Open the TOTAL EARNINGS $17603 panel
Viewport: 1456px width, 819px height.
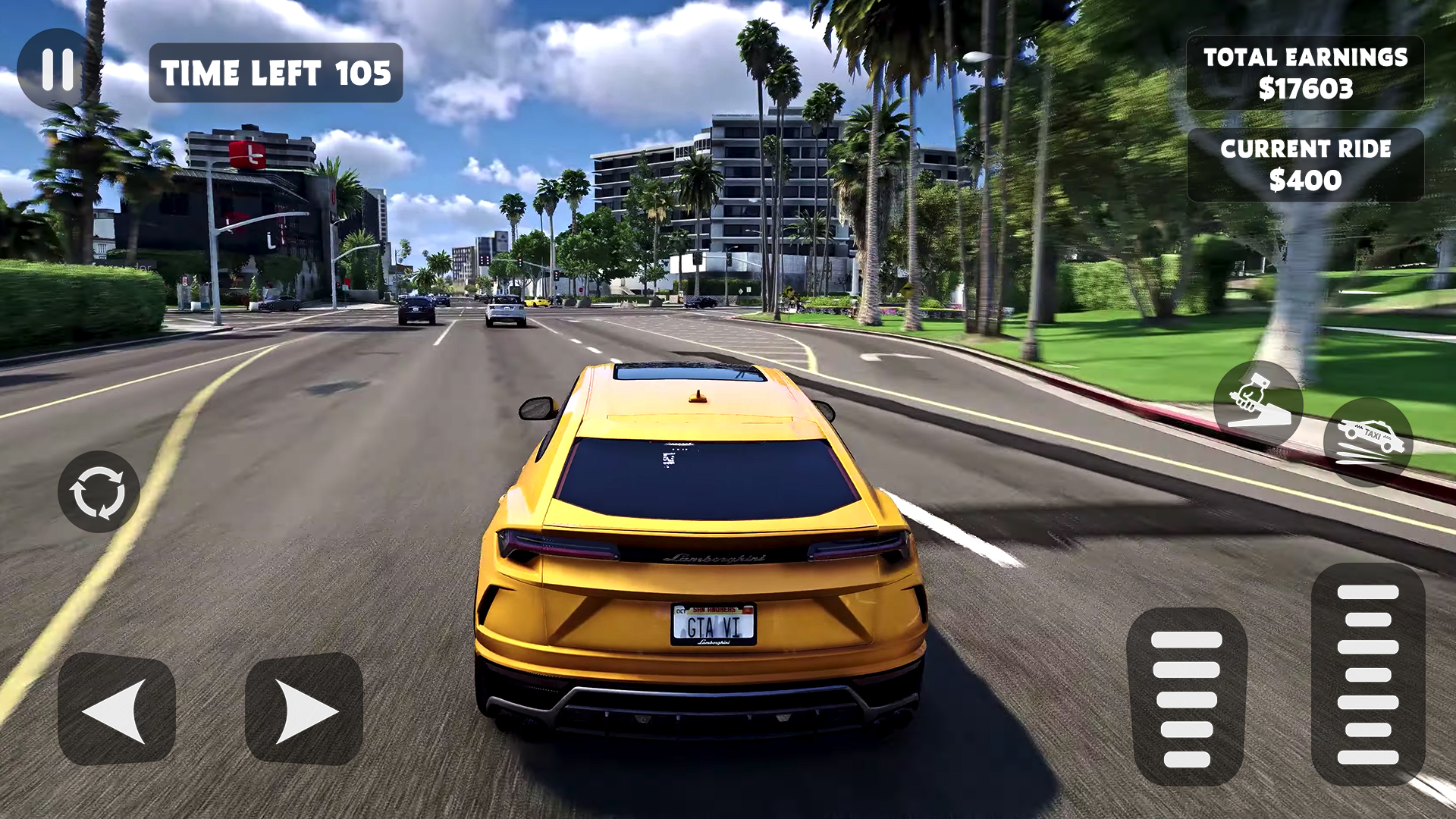coord(1305,74)
